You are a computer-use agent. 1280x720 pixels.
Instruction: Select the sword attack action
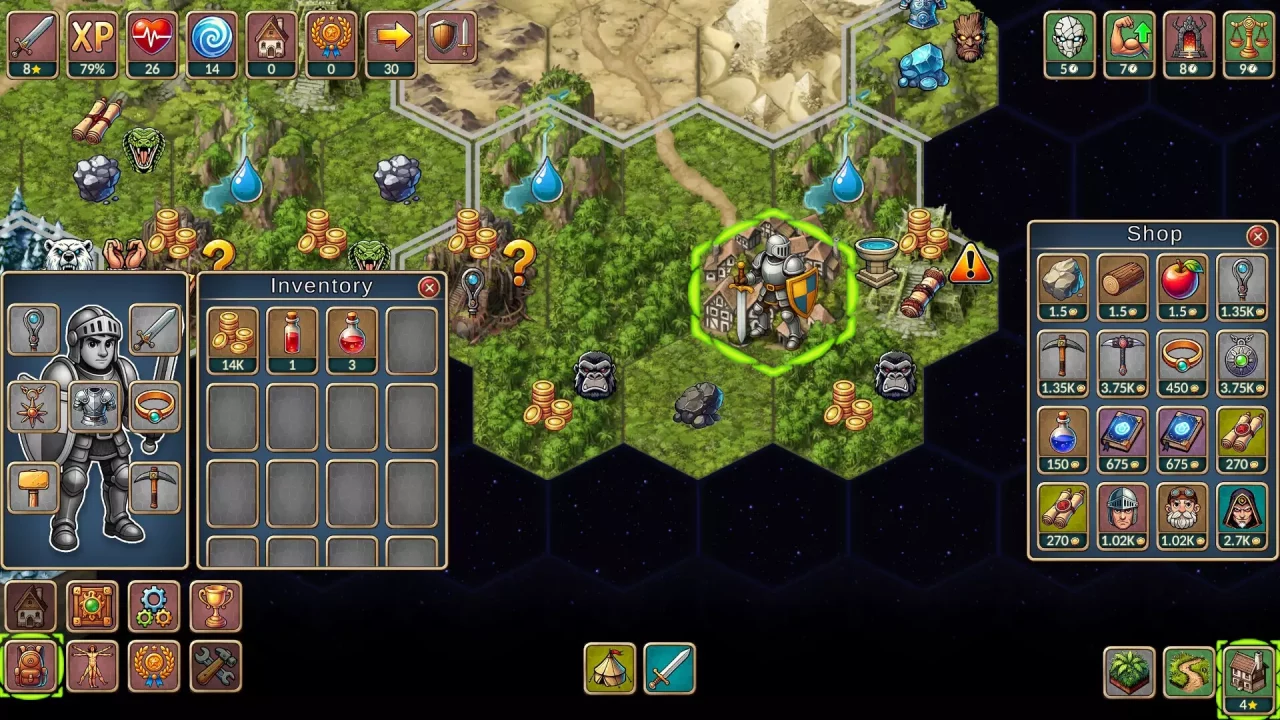669,668
